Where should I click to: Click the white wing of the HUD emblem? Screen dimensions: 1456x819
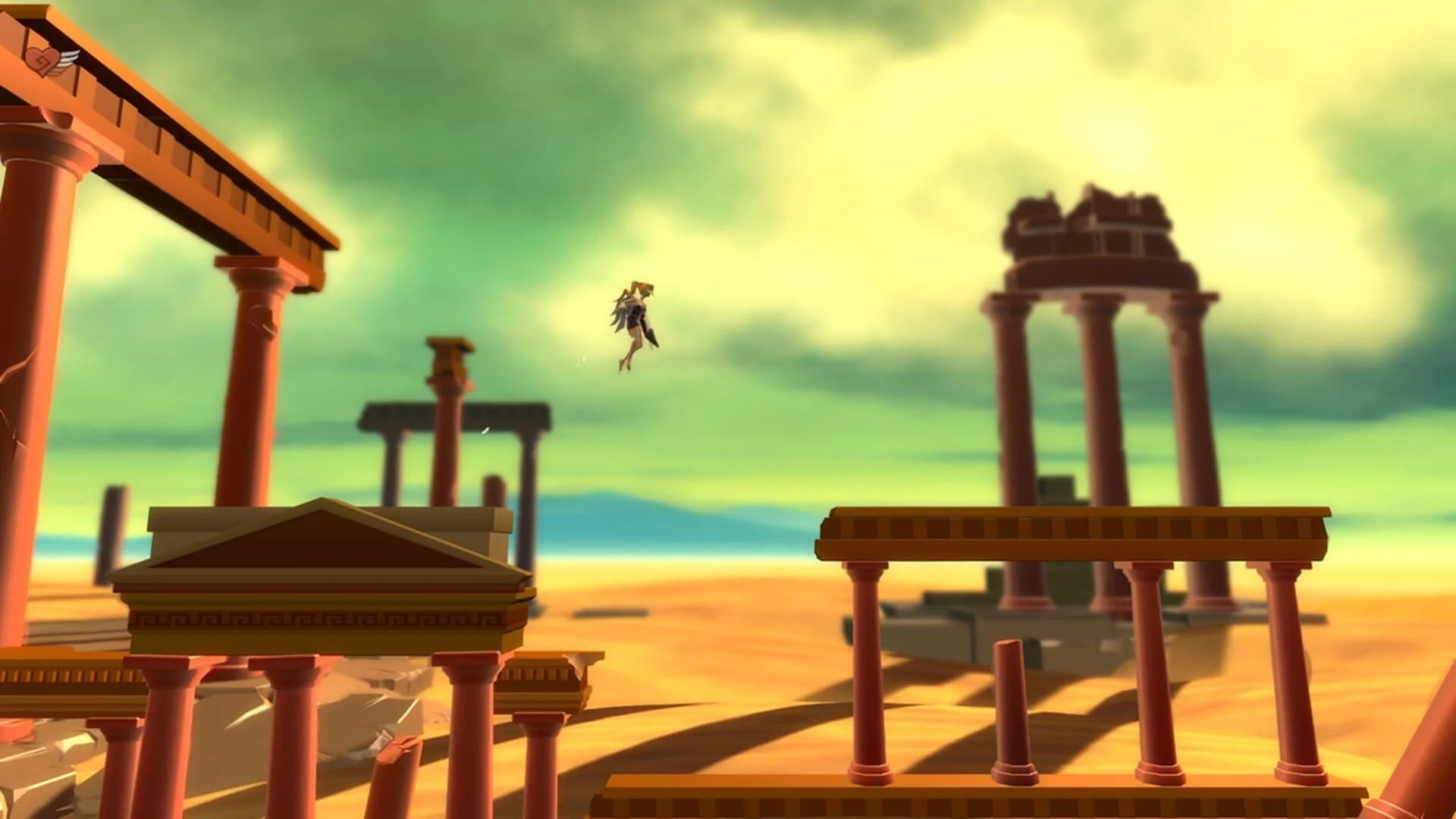coord(68,58)
